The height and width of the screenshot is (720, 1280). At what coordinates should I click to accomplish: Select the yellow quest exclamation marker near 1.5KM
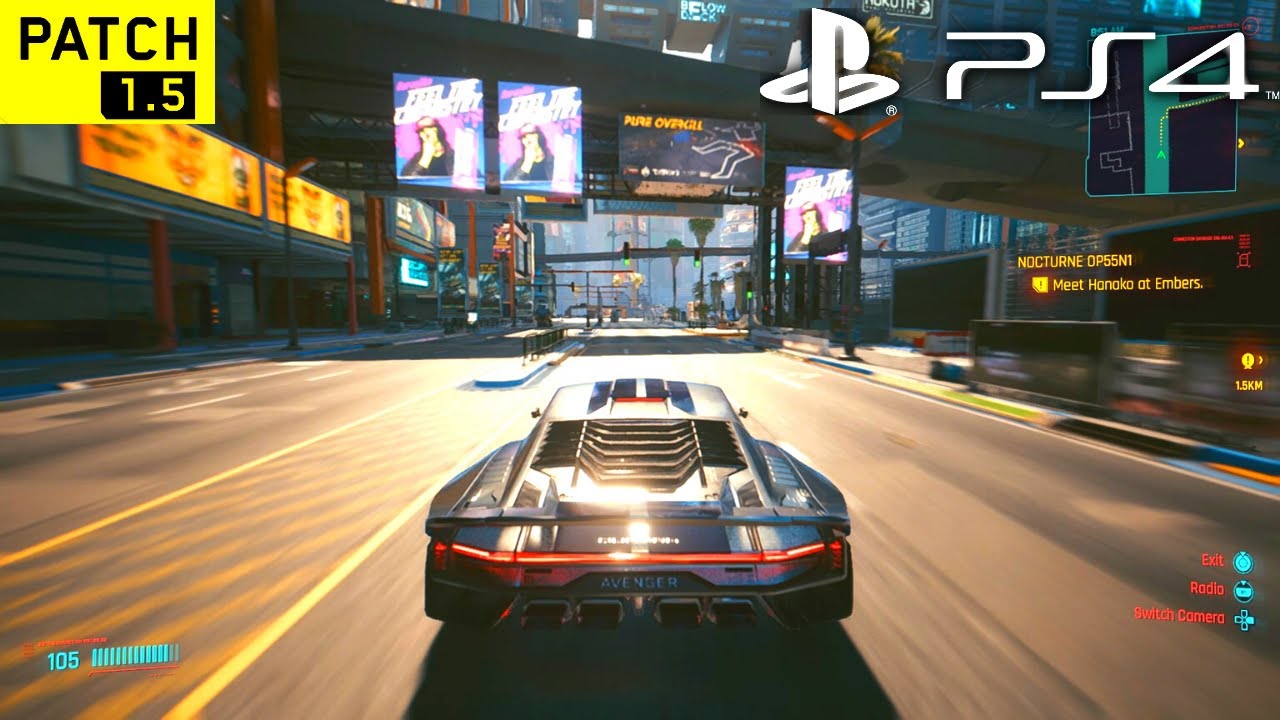[x=1248, y=360]
